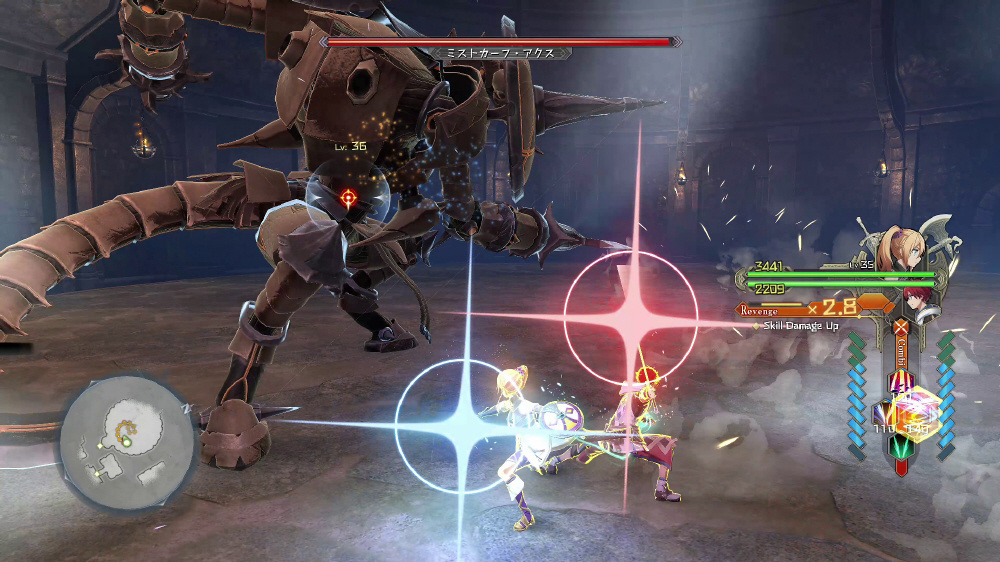Activate the top skill hexagon icon
The height and width of the screenshot is (562, 1000).
pos(900,381)
